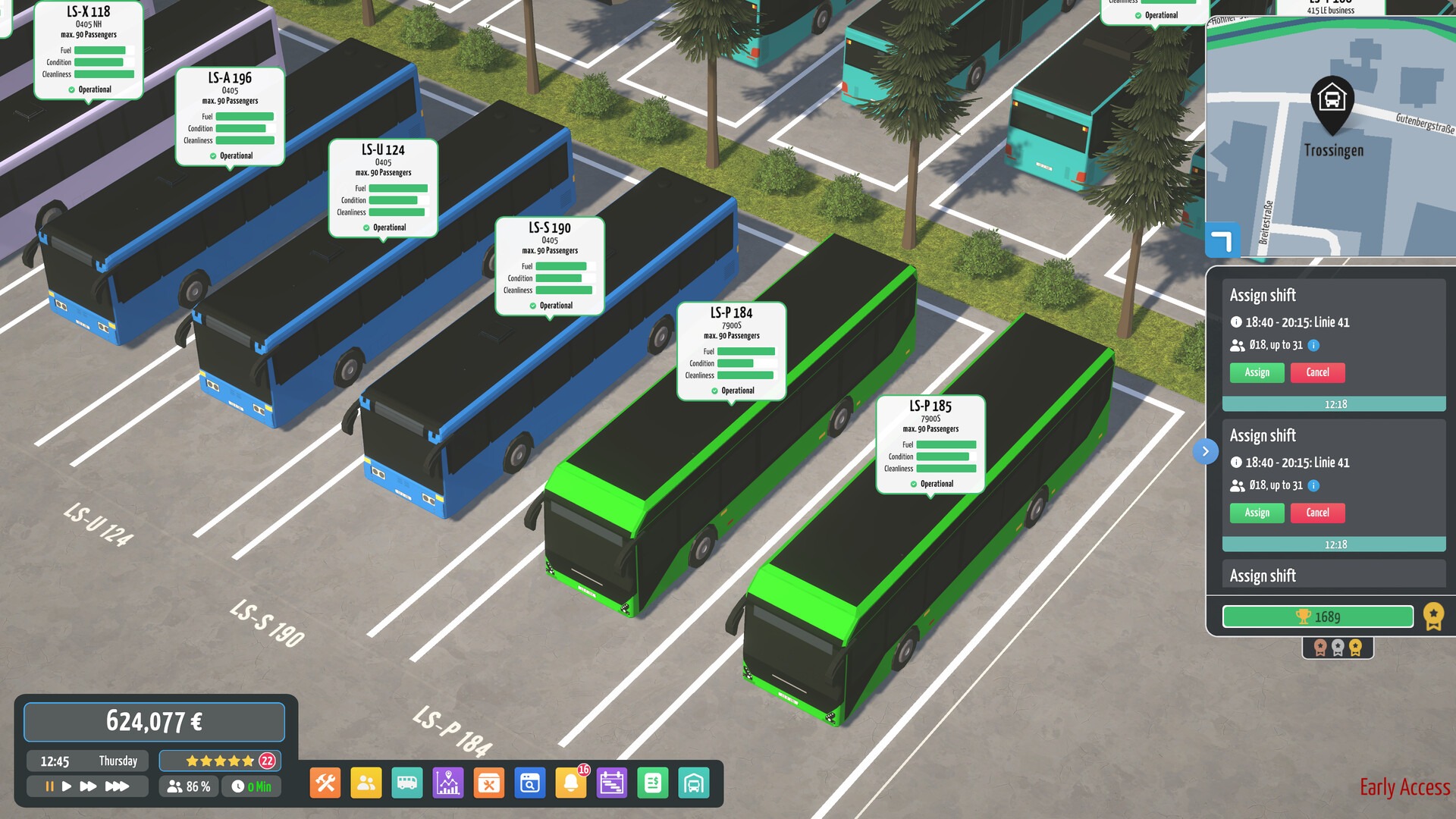Assign the first 18:40 Linie 41 shift
Screen dimensions: 1456x819
point(1257,372)
